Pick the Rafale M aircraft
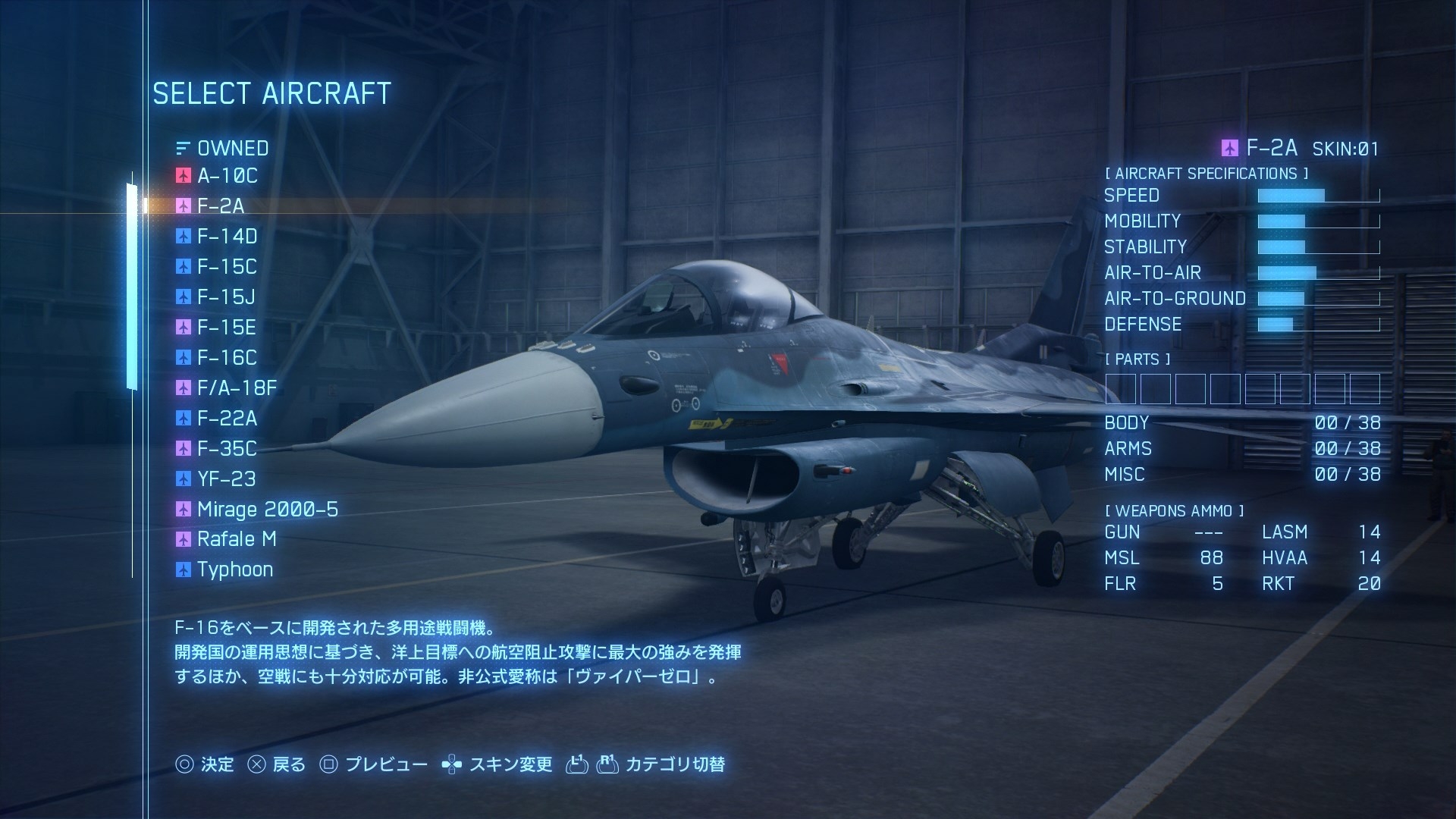1456x819 pixels. (236, 539)
